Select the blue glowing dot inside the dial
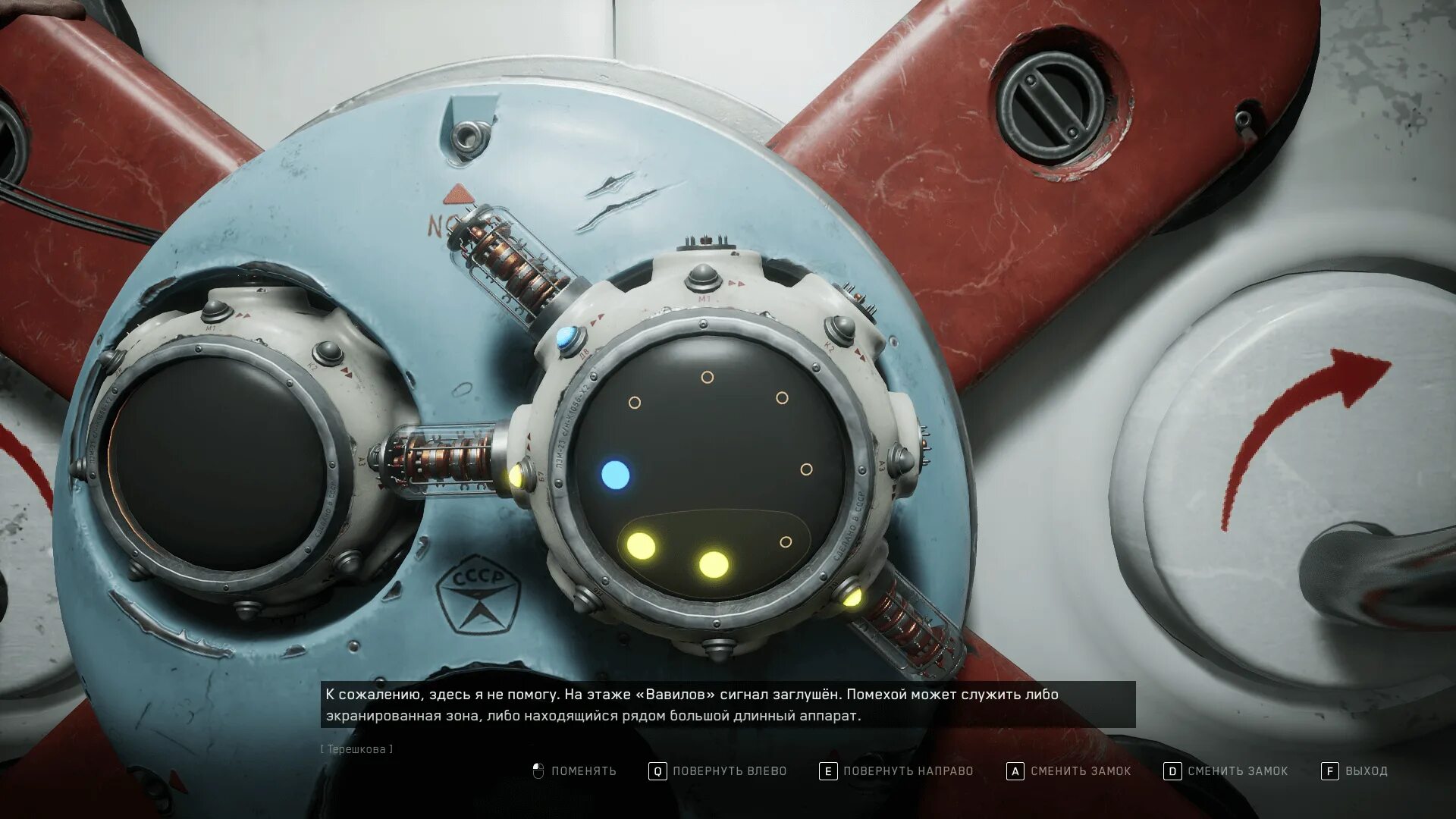Screen dimensions: 1456x819 pyautogui.click(x=615, y=475)
